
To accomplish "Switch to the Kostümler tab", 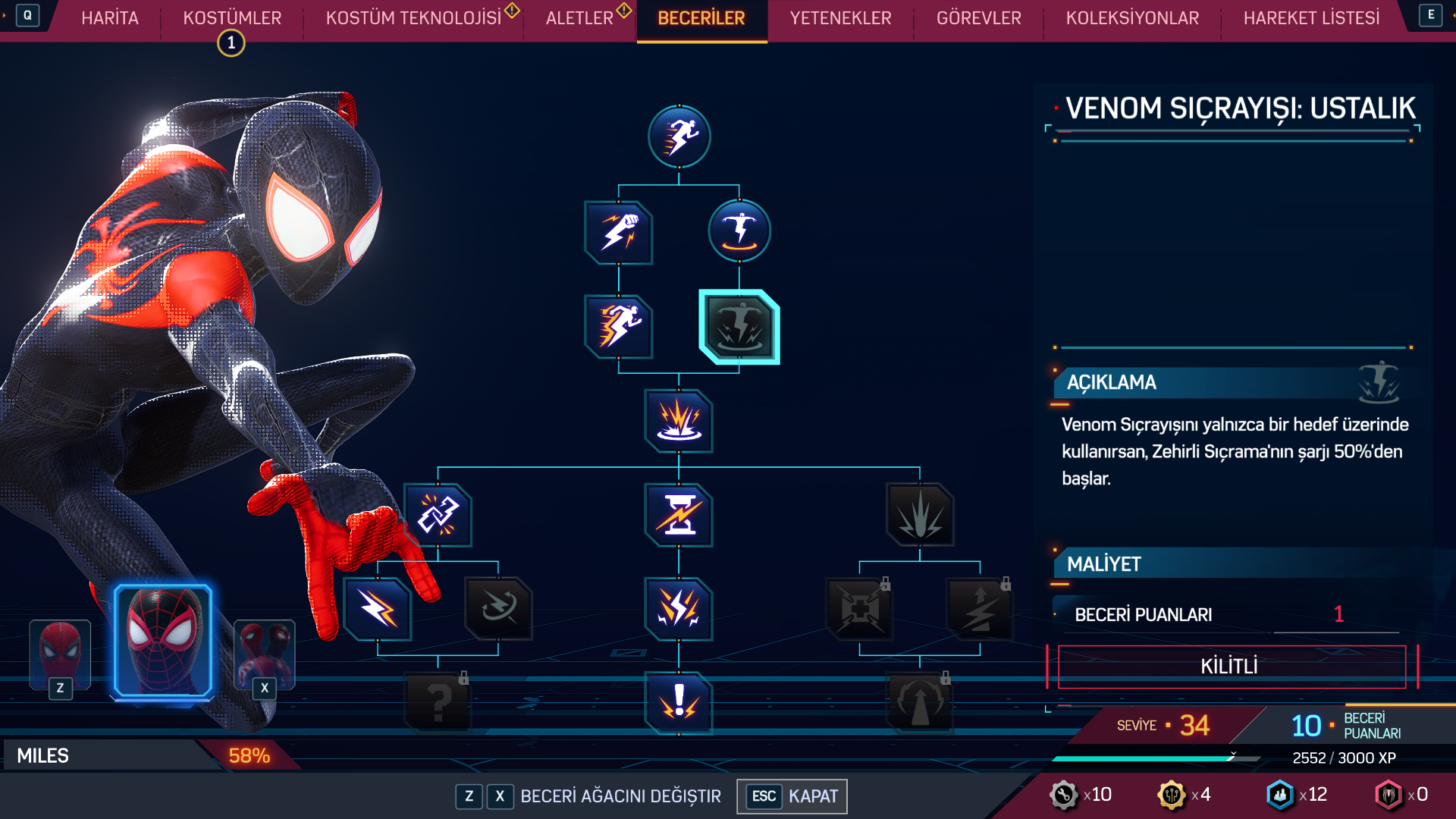I will (x=232, y=18).
